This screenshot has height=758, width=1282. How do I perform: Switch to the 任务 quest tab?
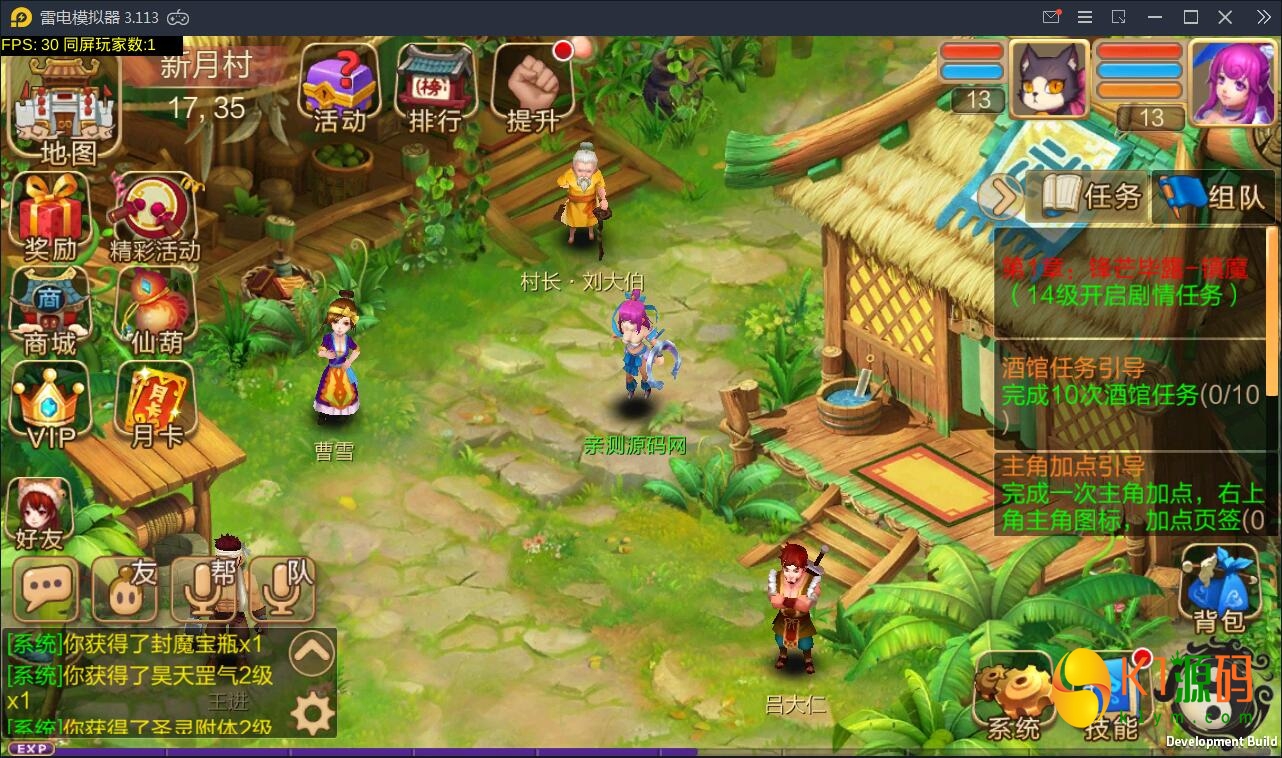1092,196
